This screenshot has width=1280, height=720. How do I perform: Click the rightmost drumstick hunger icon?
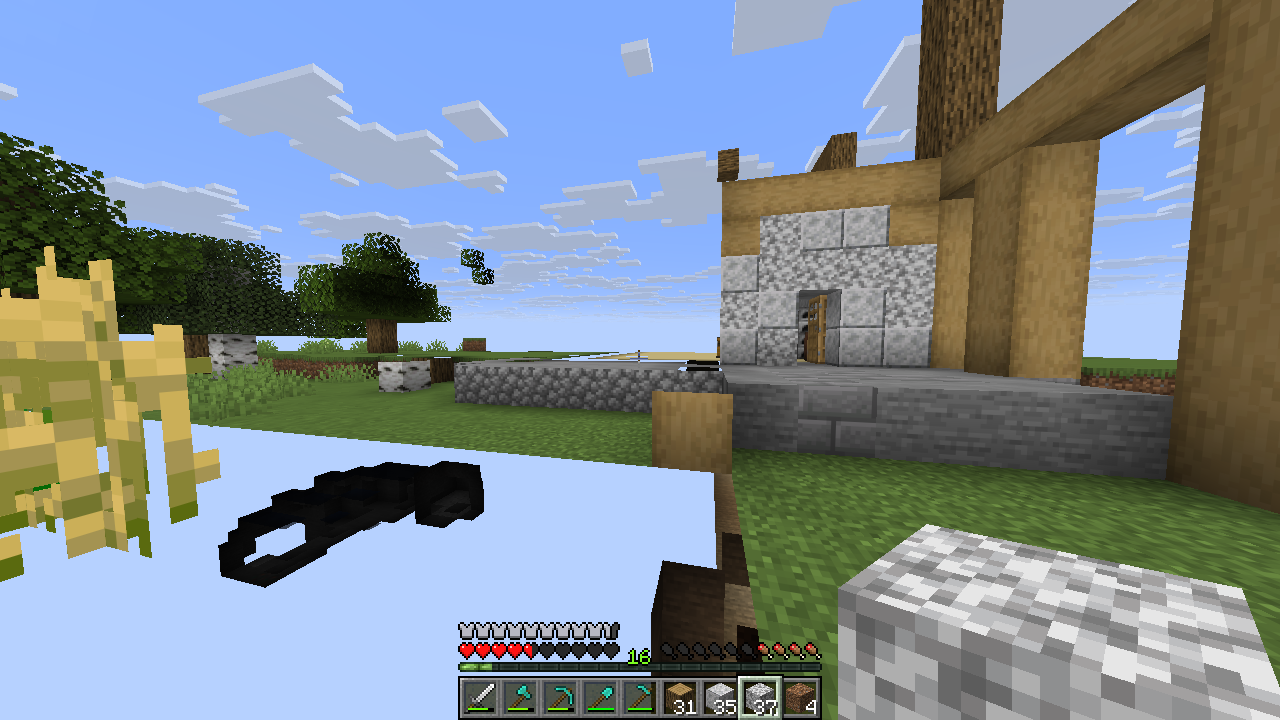813,650
